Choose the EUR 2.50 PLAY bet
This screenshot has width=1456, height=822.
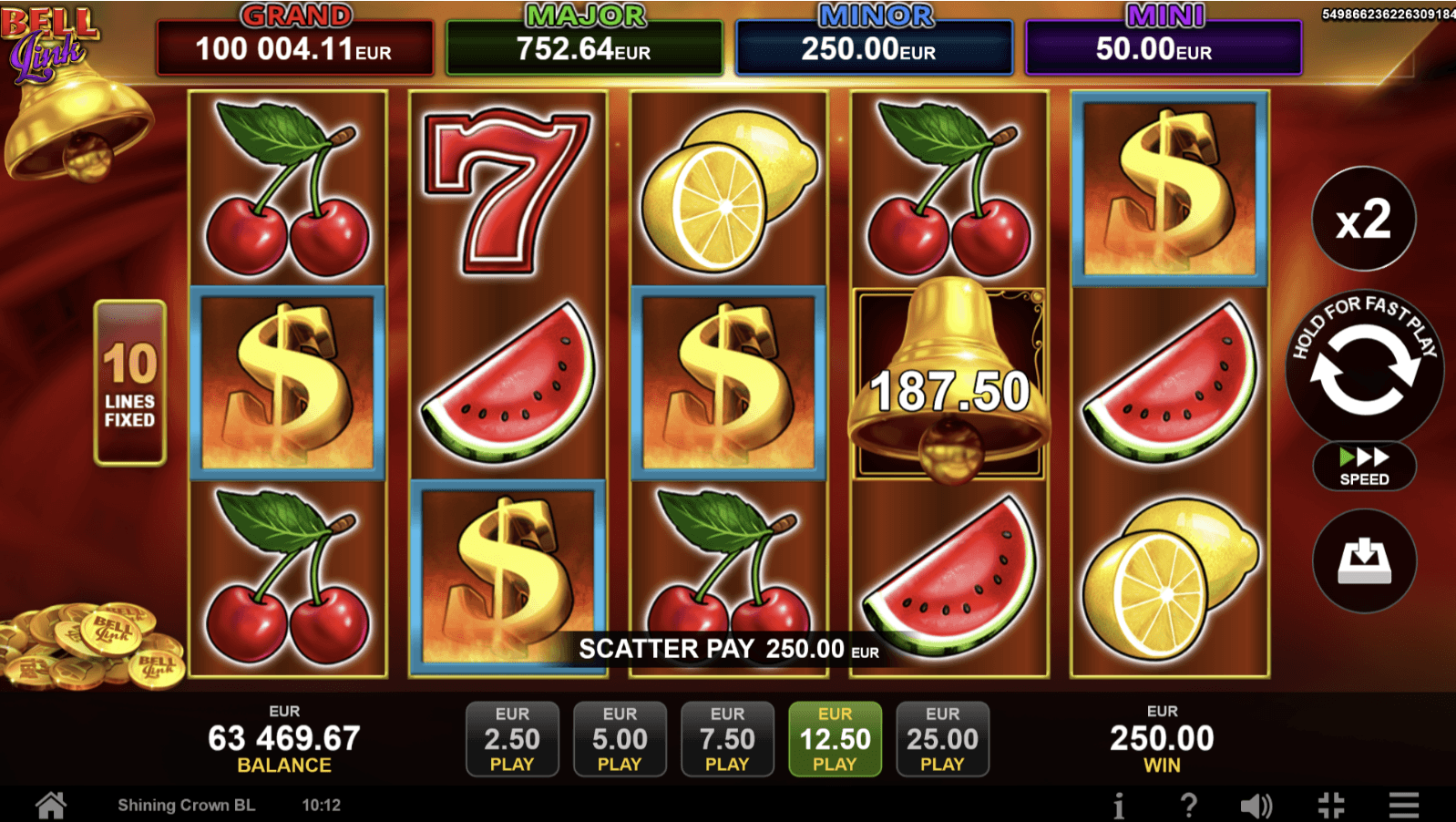pyautogui.click(x=512, y=739)
